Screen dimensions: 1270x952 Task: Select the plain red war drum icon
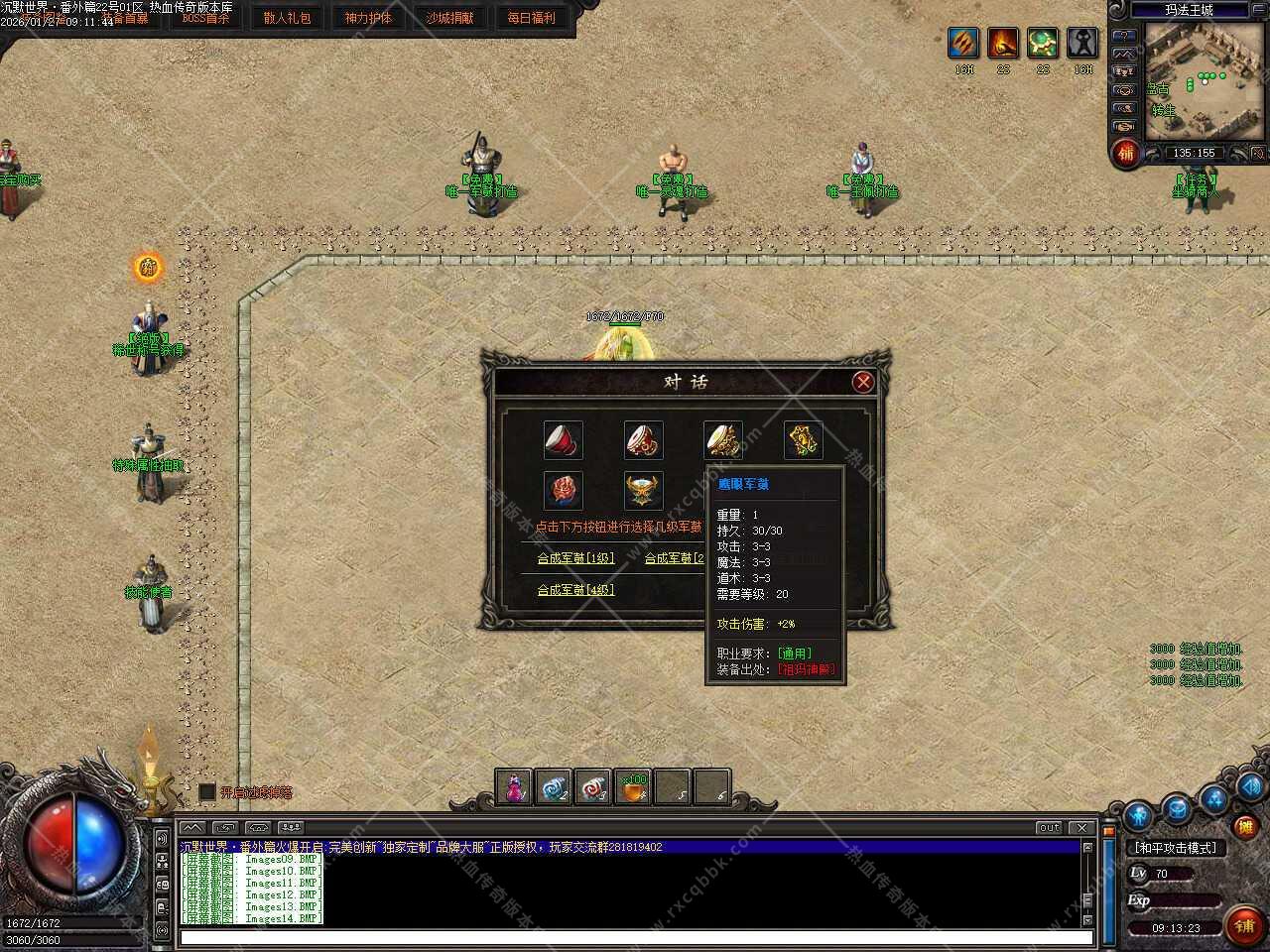tap(564, 440)
